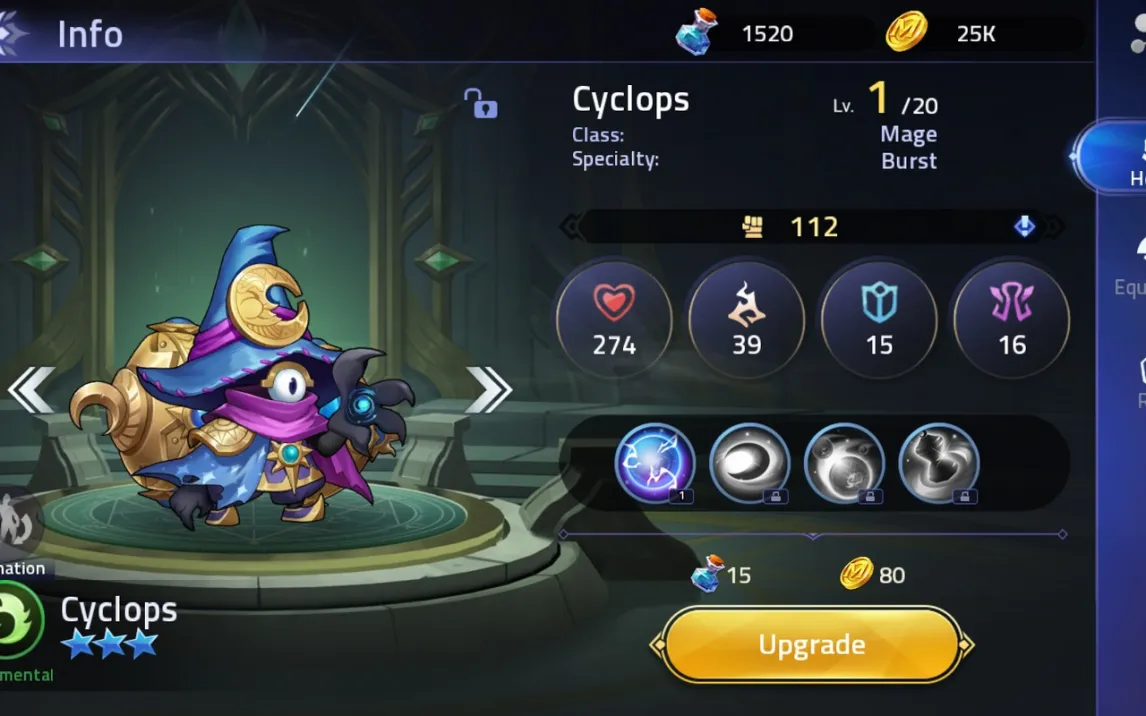
Task: Open the hero transformation icon on the left
Action: tap(18, 522)
